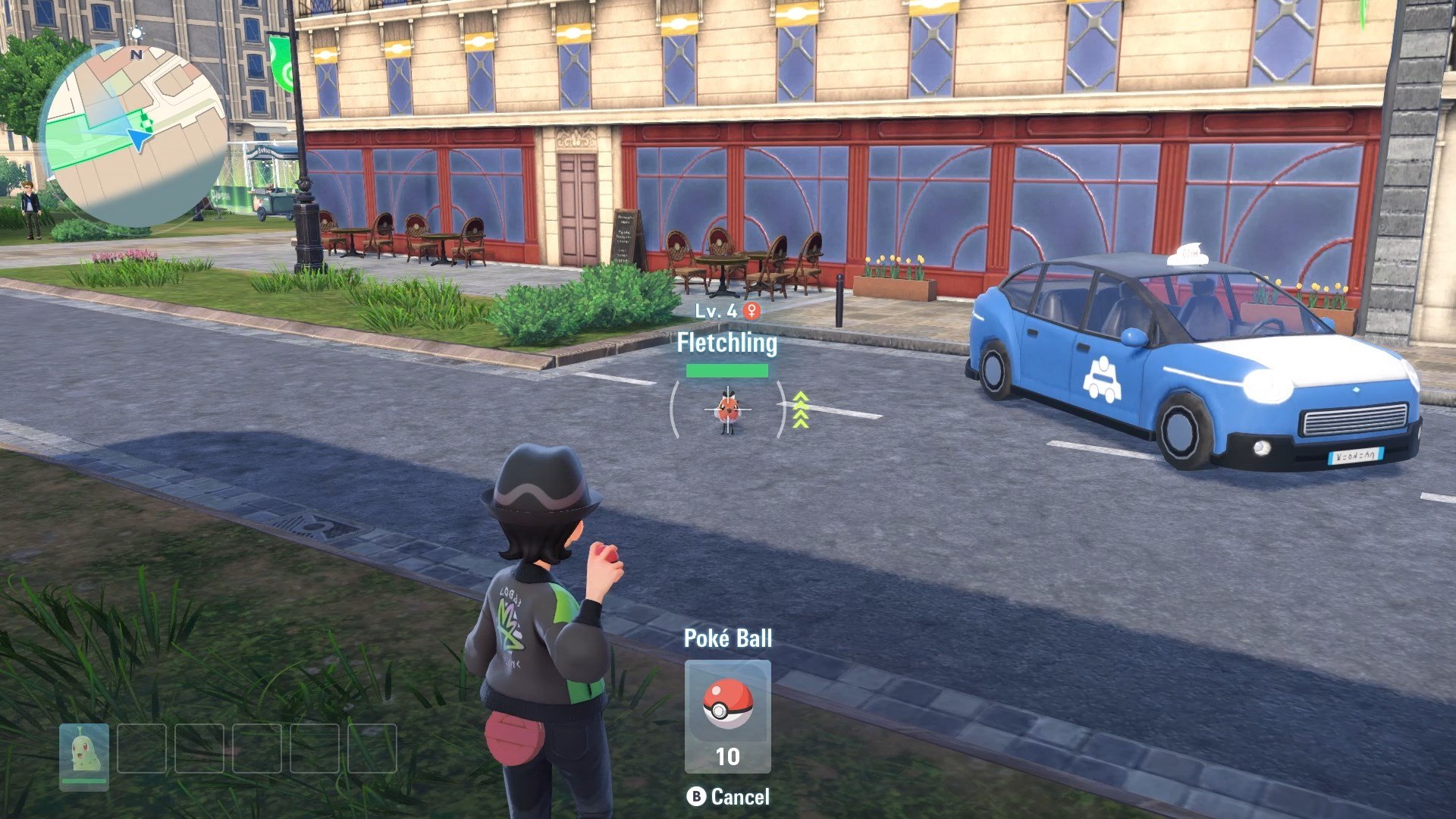Screen dimensions: 1456x819
Task: Click the ball count showing 10
Action: pyautogui.click(x=728, y=756)
